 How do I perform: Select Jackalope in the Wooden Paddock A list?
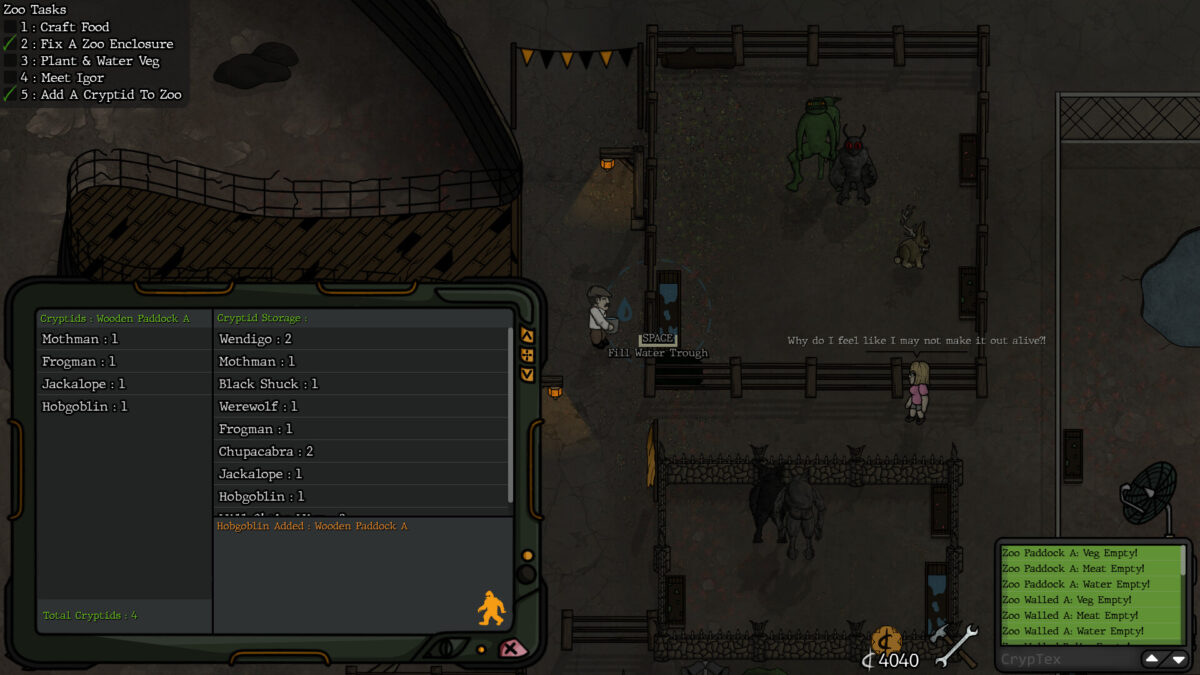pos(83,384)
